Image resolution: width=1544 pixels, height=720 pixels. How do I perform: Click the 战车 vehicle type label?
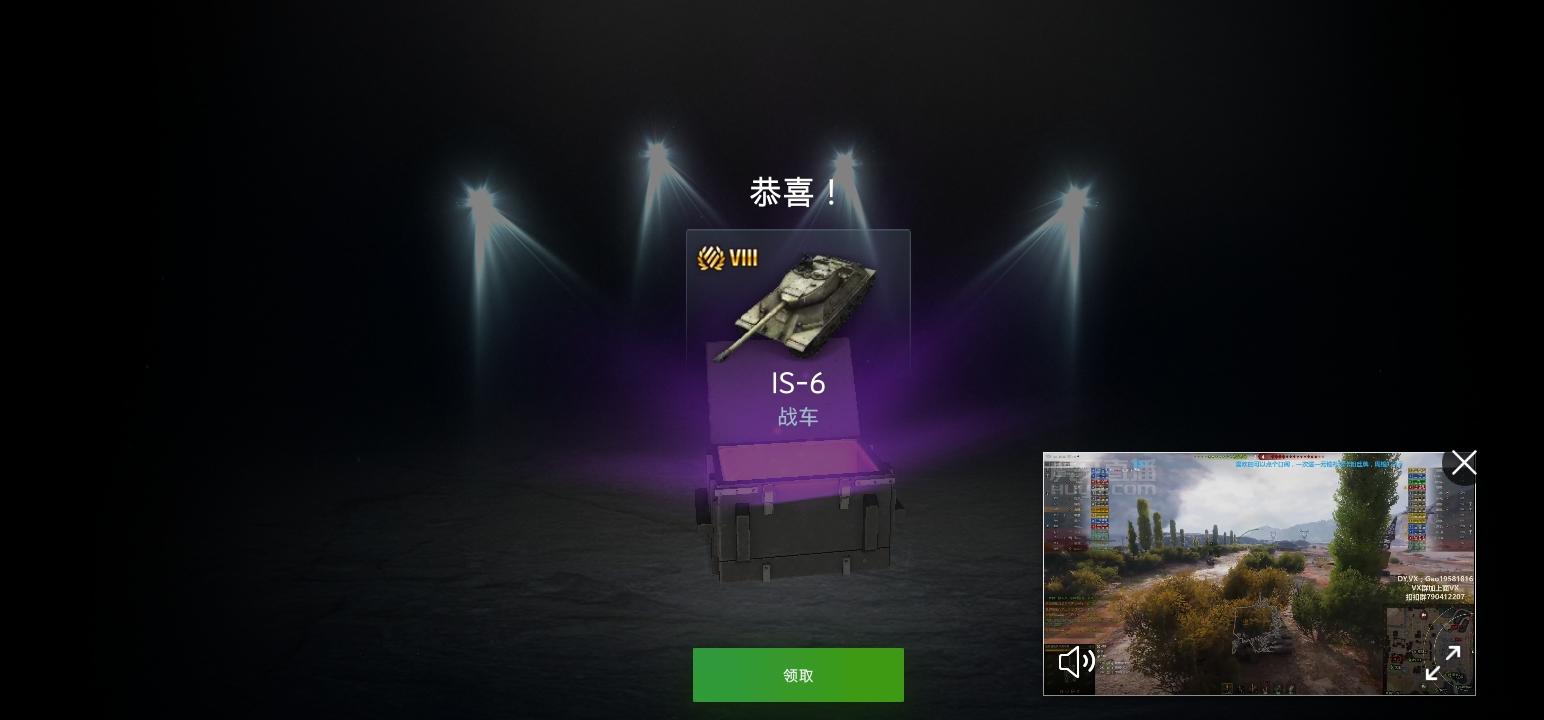(798, 417)
